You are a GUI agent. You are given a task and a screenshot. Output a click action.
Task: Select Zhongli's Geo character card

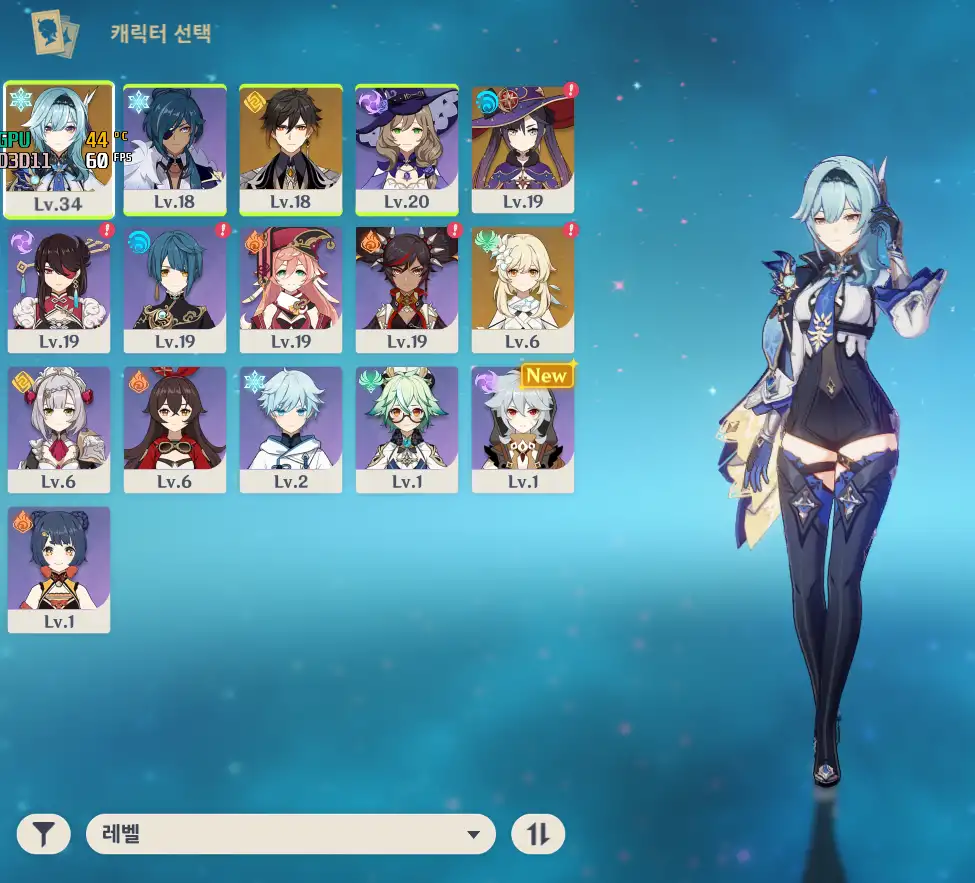coord(291,148)
